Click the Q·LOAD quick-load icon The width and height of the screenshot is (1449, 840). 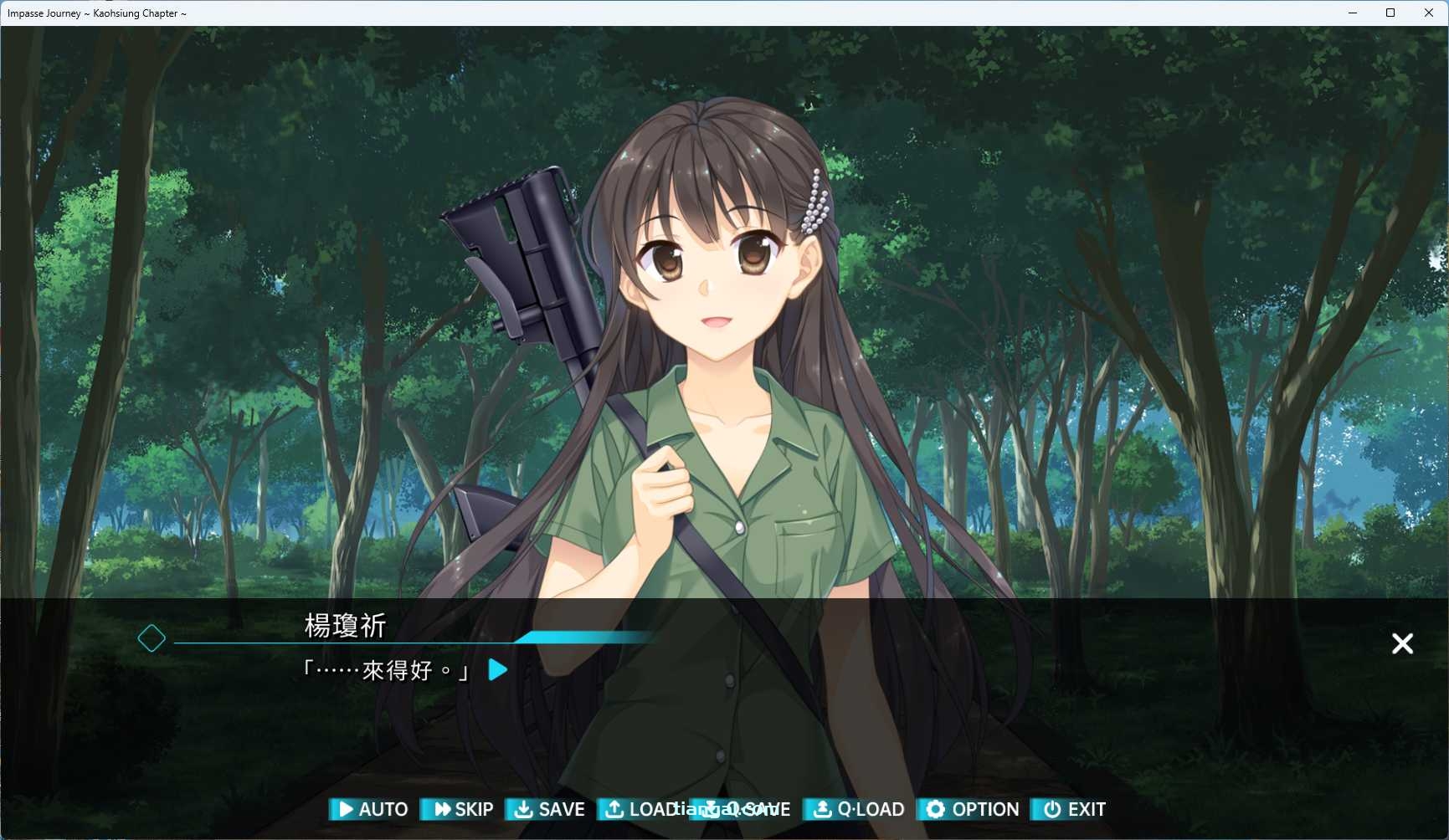click(x=821, y=810)
